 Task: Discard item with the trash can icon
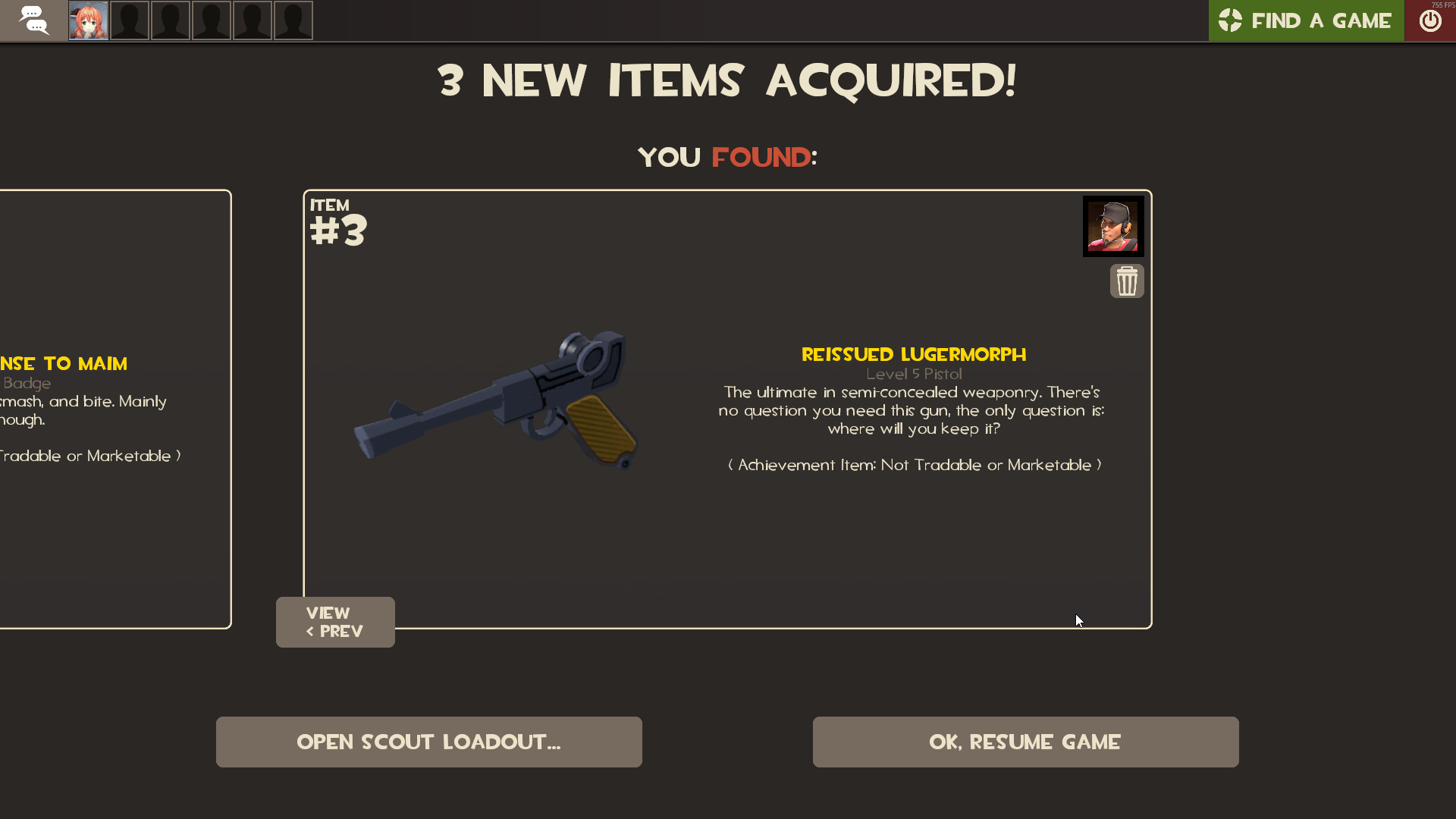1127,281
